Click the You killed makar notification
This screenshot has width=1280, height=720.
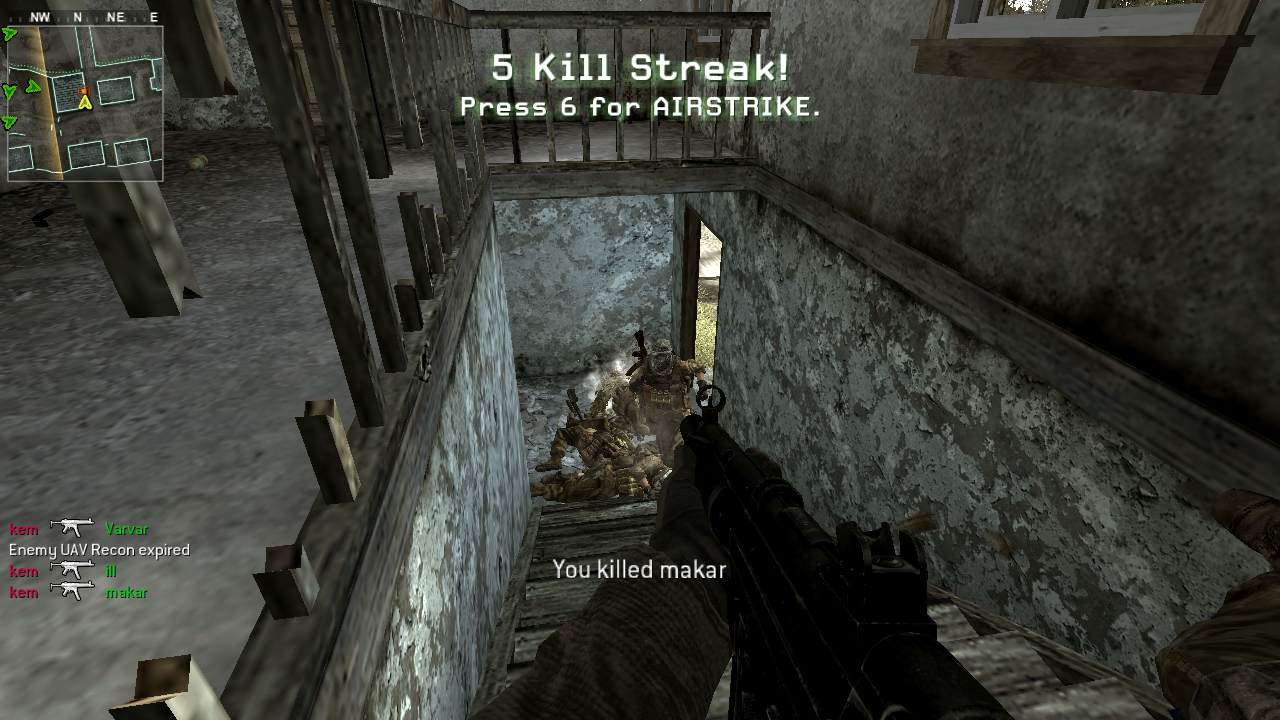pos(639,570)
